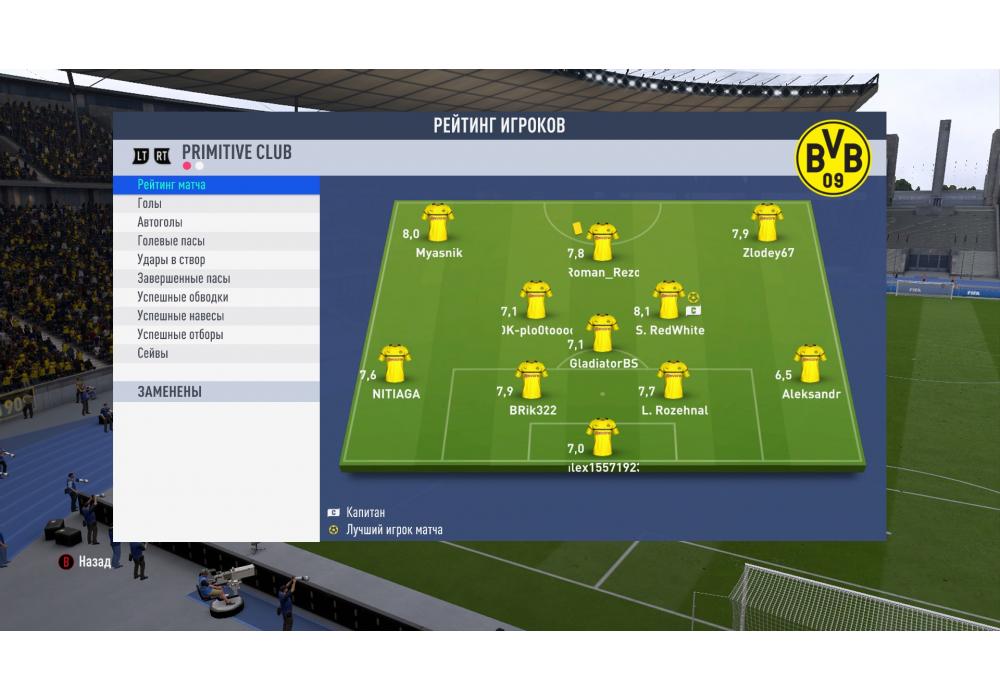Open the Голы statistics entry

(150, 204)
